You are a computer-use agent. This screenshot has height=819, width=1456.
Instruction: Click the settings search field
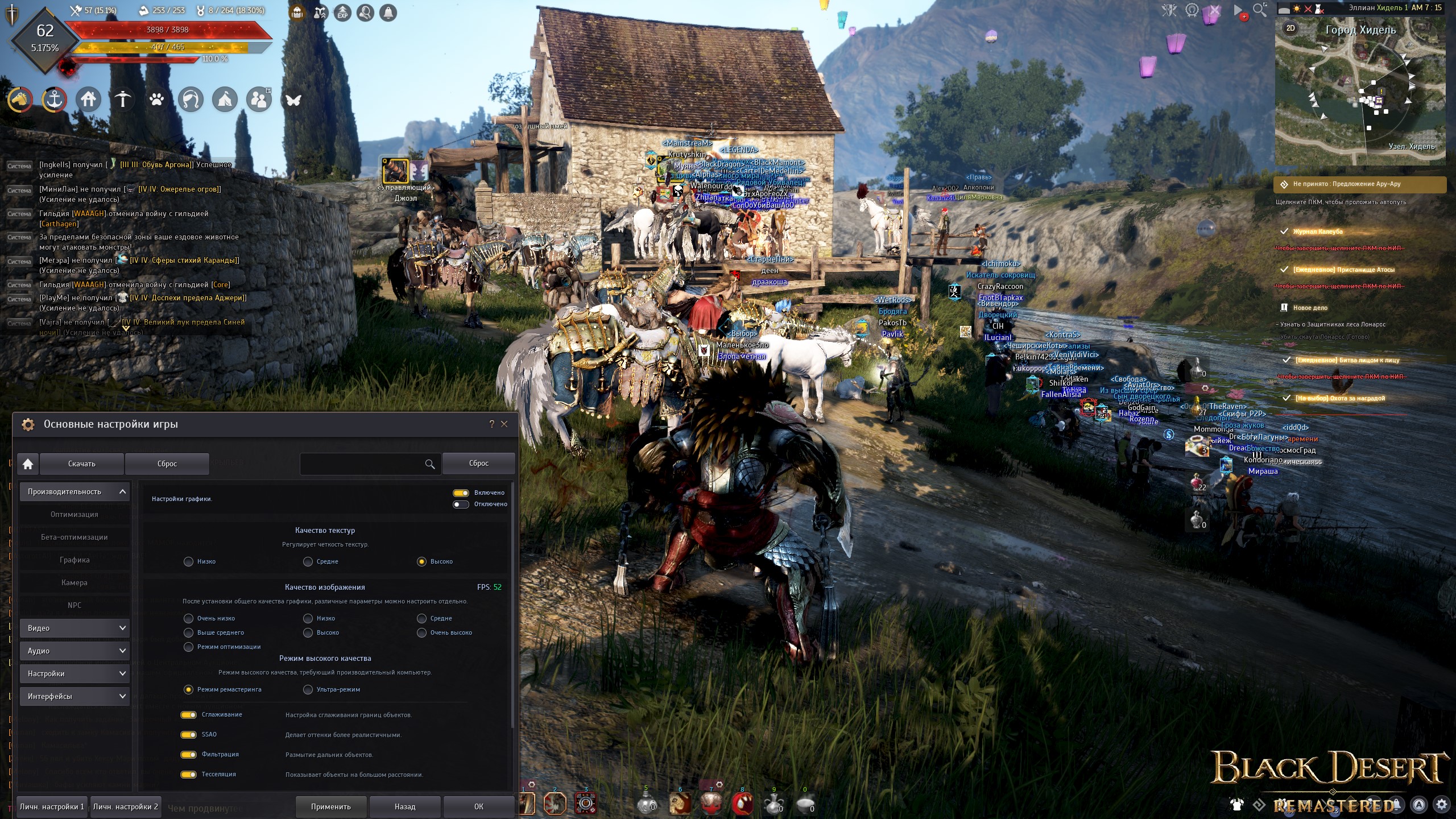[x=362, y=464]
